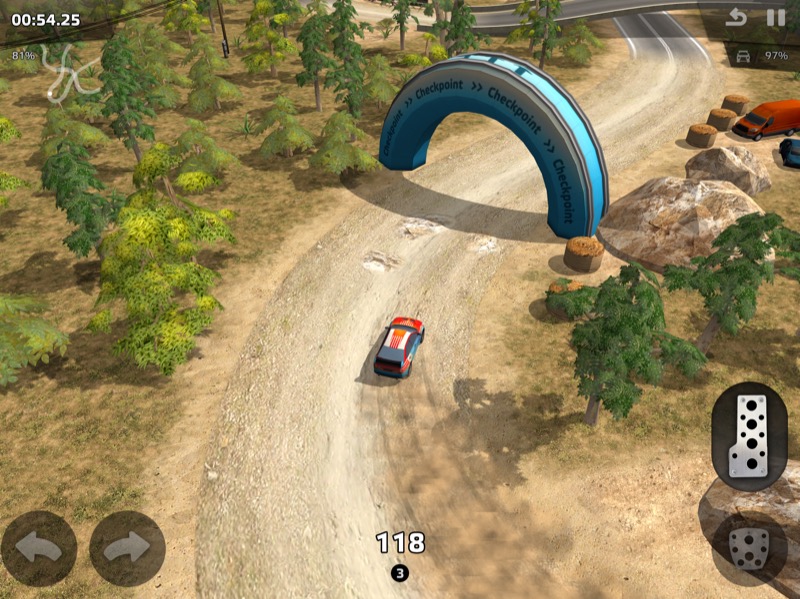Image resolution: width=800 pixels, height=599 pixels.
Task: Steer left with the left arrow
Action: [39, 548]
